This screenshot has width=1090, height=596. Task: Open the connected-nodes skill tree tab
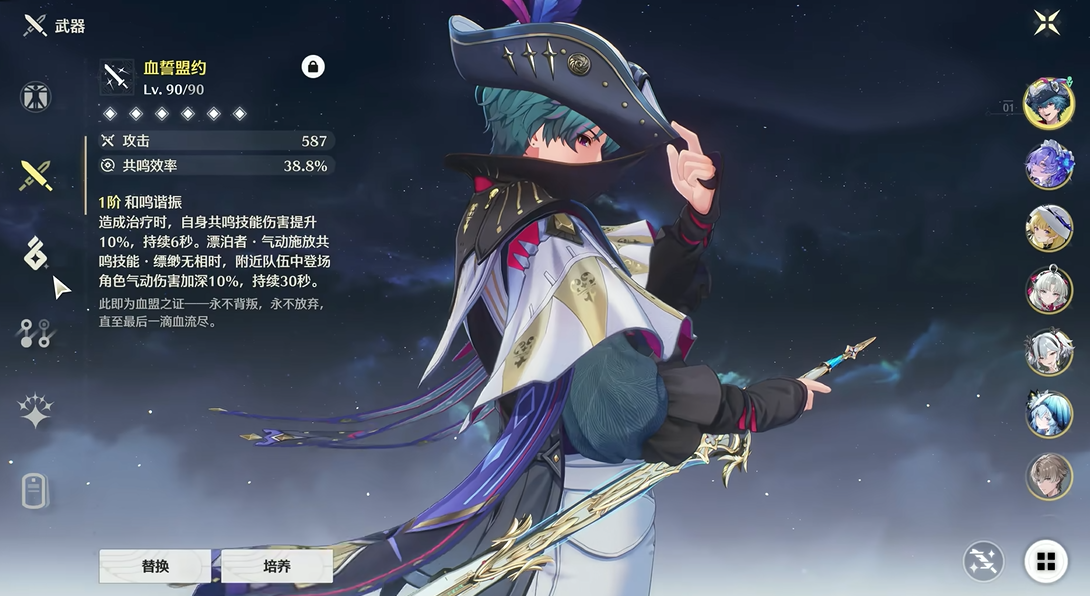(x=36, y=333)
